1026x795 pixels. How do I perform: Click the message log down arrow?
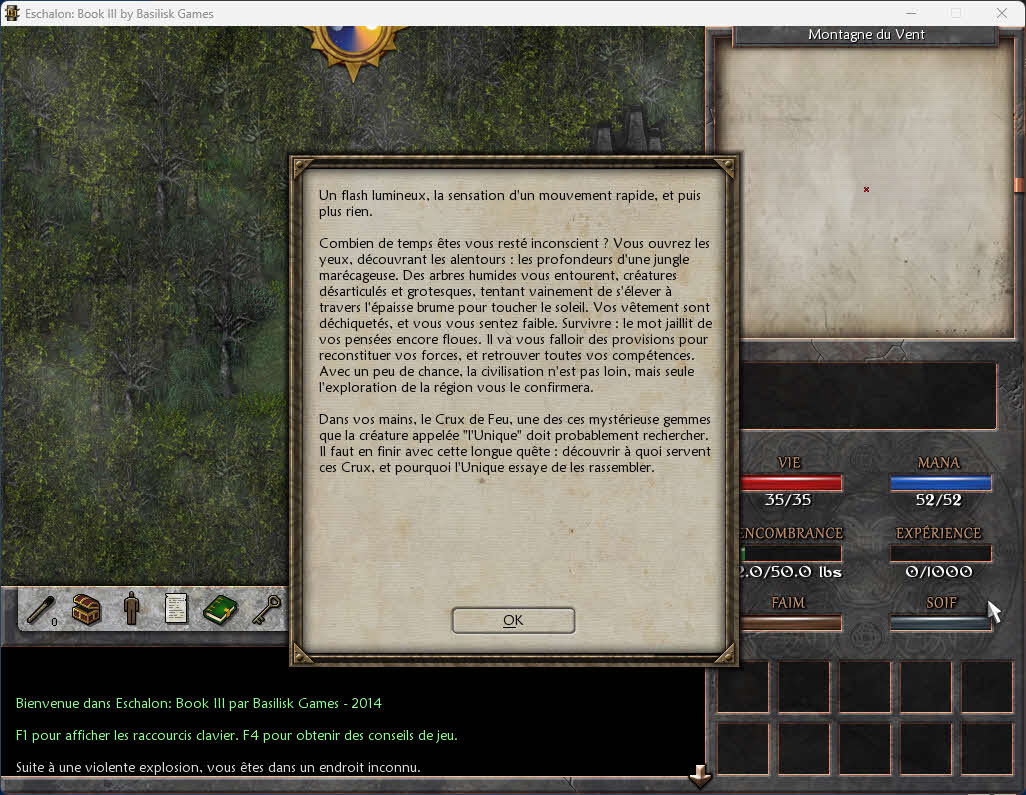(x=700, y=776)
